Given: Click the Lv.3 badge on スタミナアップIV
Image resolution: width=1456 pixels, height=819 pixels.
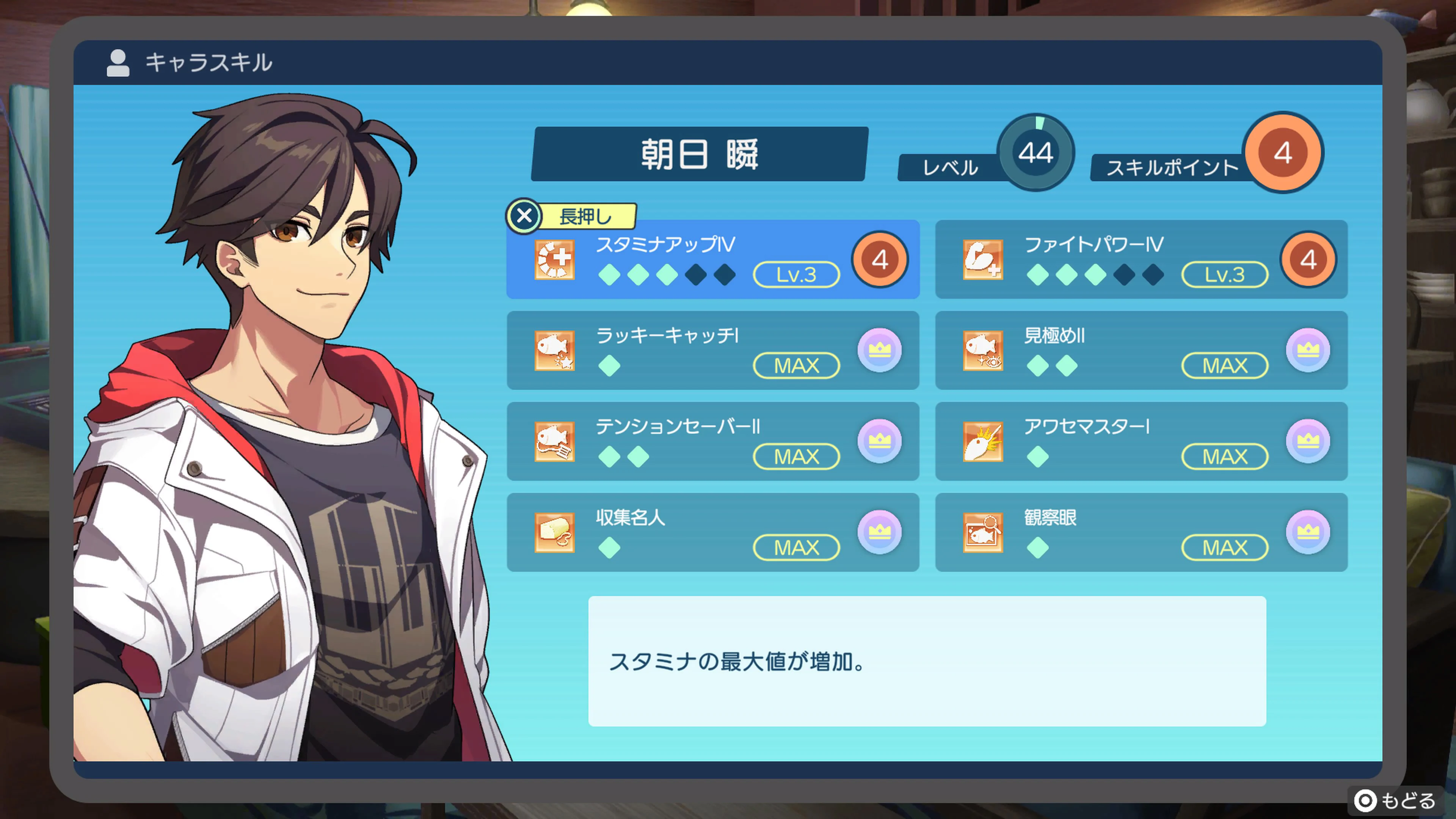Looking at the screenshot, I should click(796, 275).
